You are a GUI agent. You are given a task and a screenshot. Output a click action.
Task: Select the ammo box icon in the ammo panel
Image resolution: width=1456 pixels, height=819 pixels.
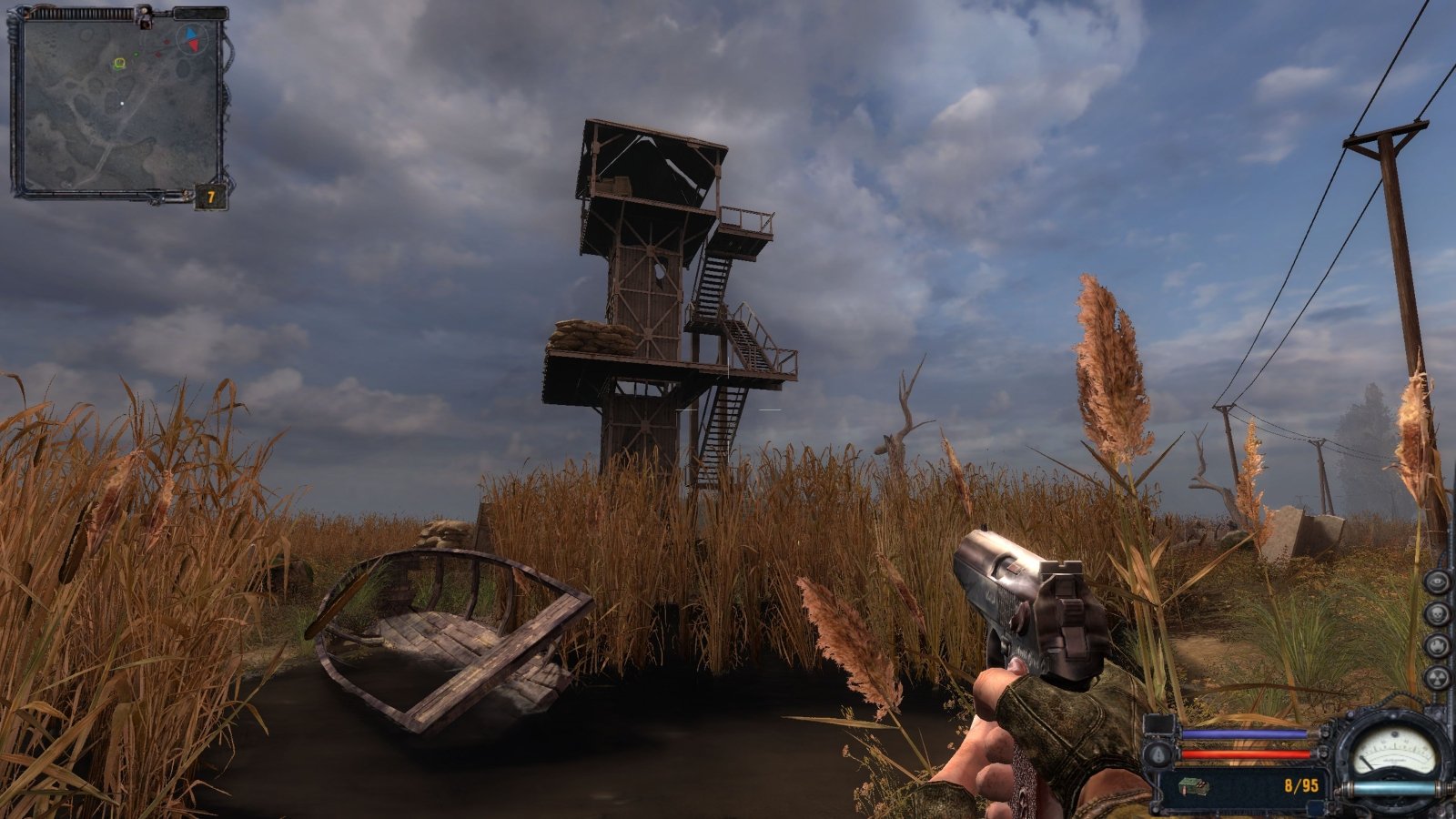click(1193, 786)
